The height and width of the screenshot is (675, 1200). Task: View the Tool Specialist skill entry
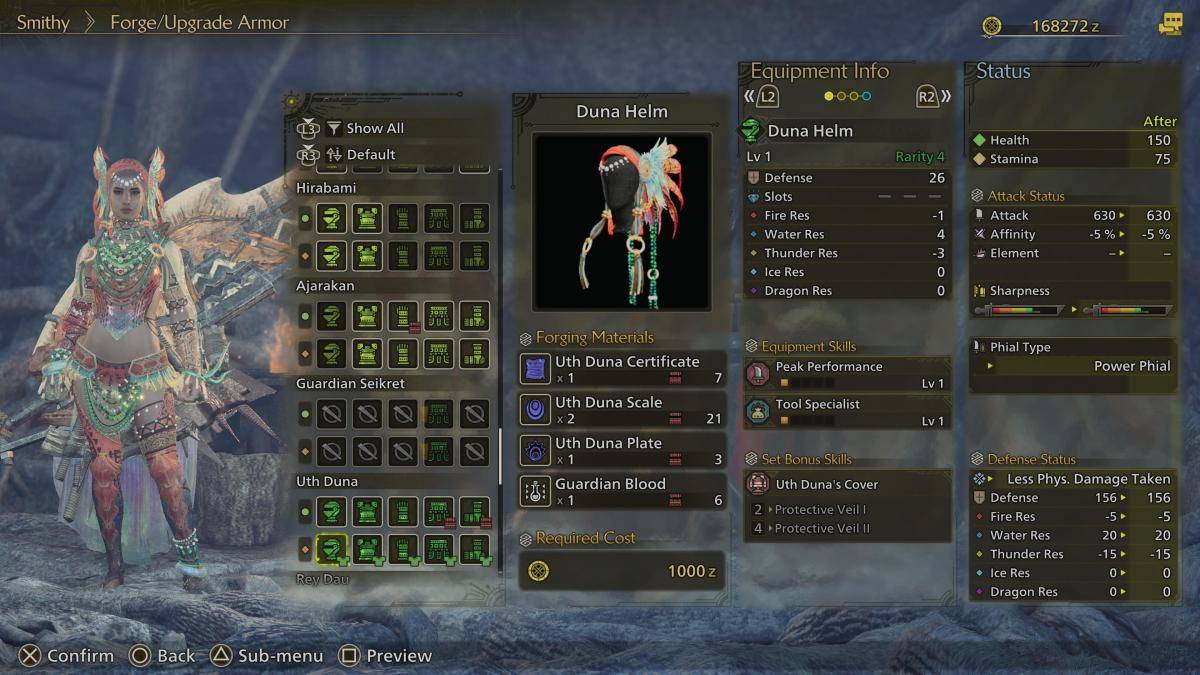[x=847, y=412]
